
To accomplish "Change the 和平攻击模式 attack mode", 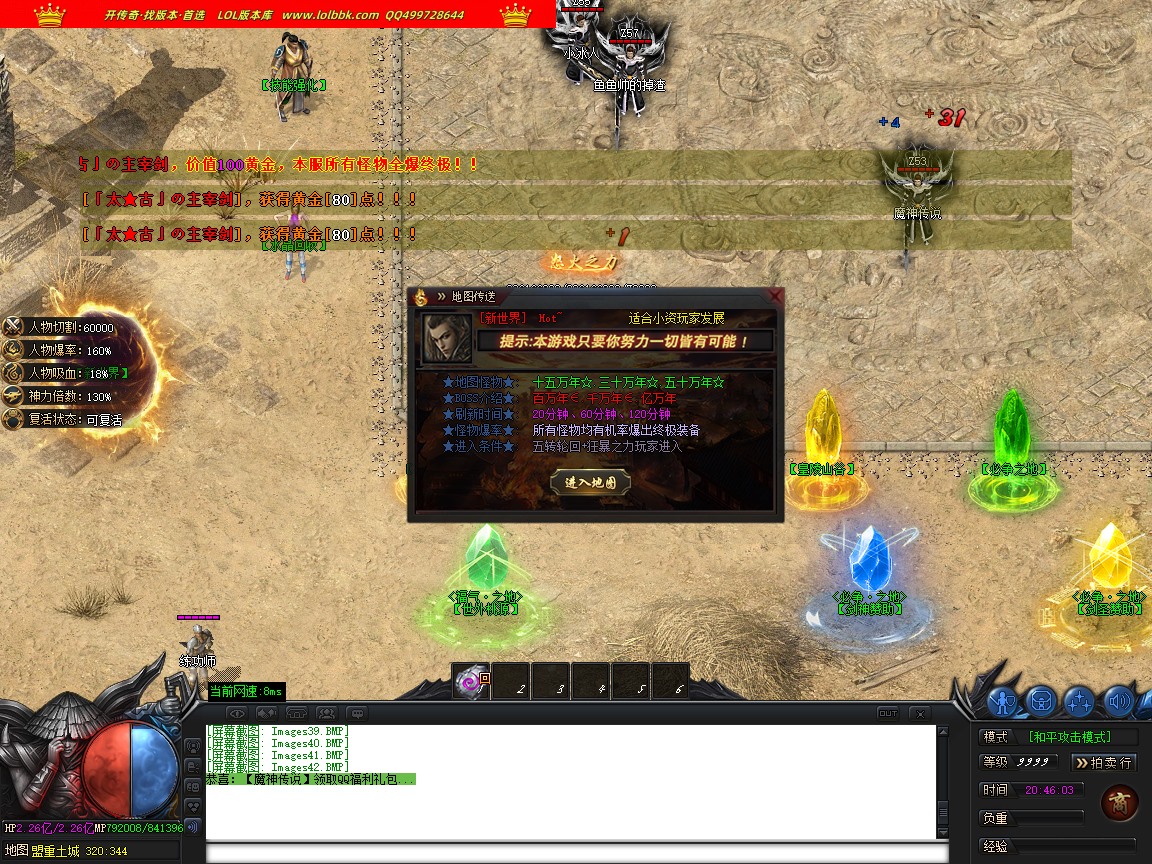I will coord(1083,737).
